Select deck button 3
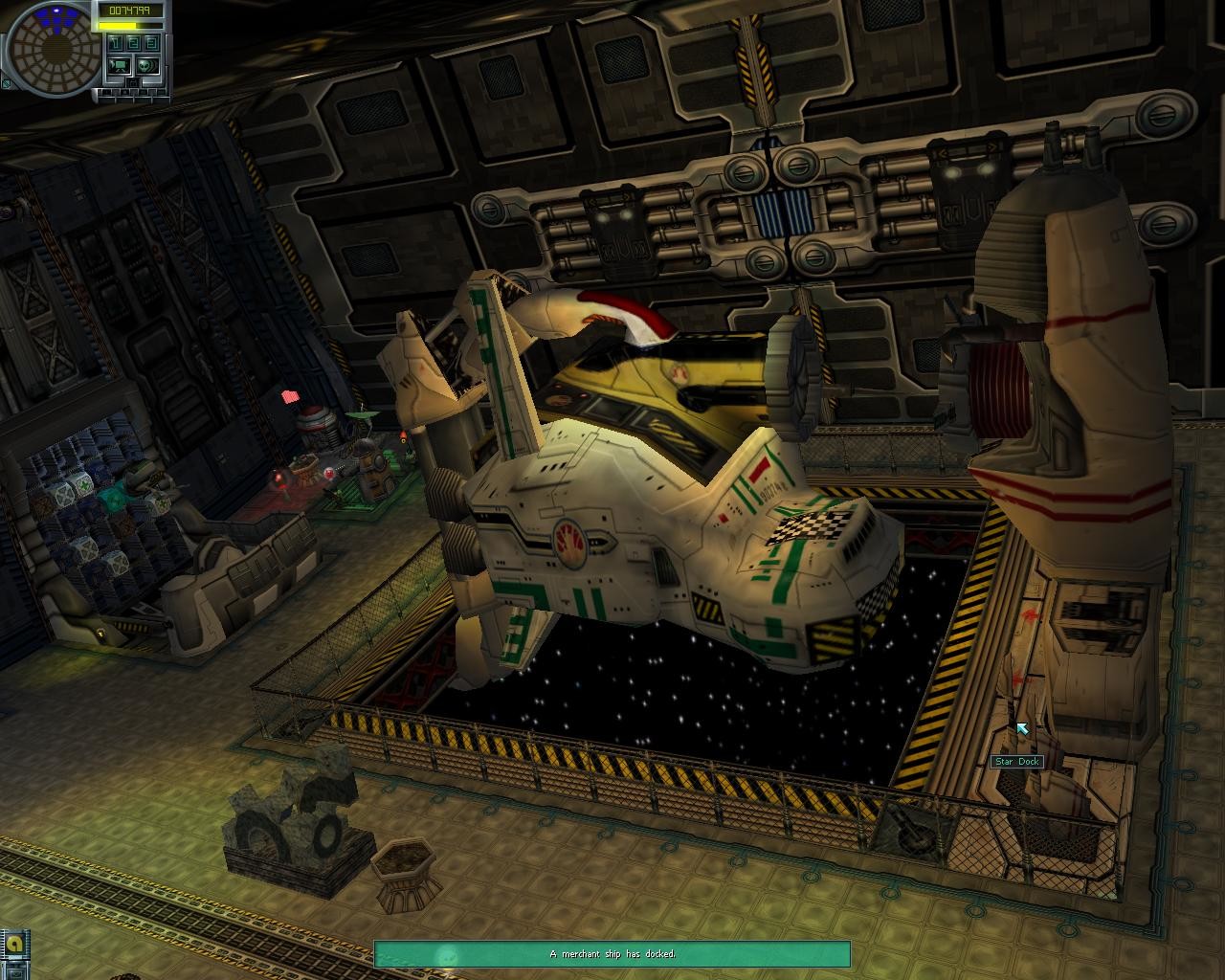Screen dimensions: 1225x980 tap(151, 43)
